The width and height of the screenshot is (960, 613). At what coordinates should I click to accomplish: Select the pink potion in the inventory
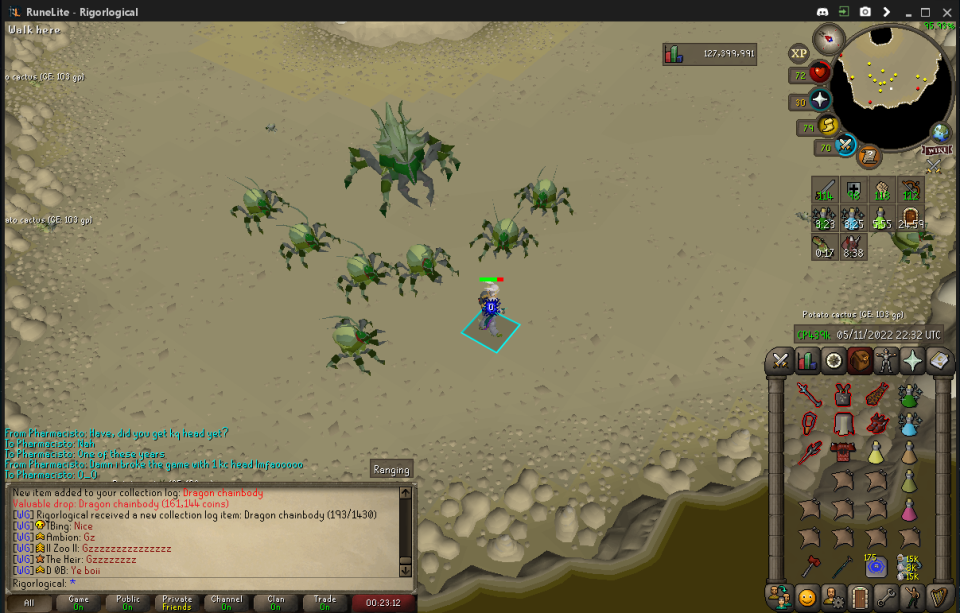tap(908, 511)
